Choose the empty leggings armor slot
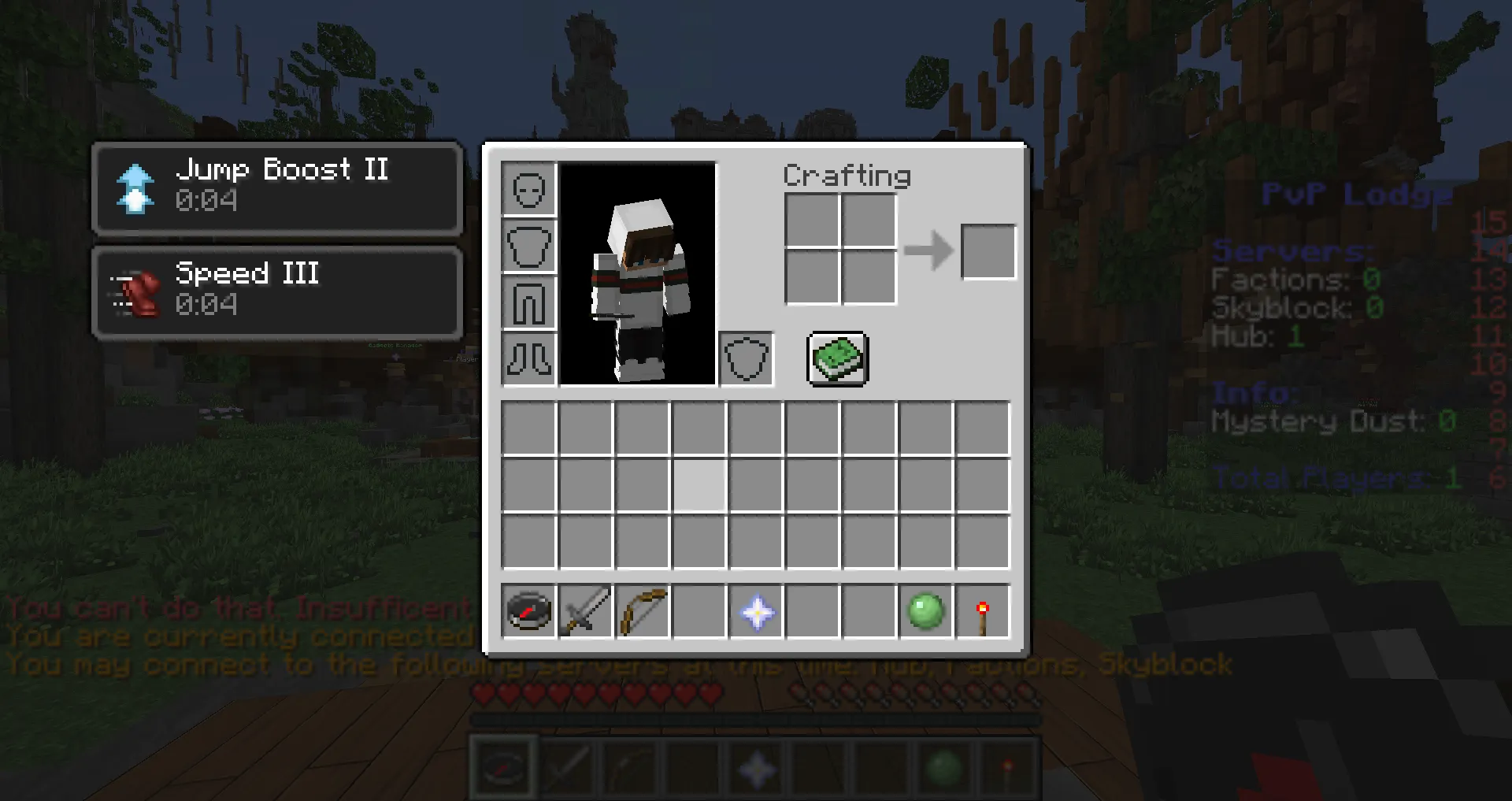1512x801 pixels. pos(529,303)
